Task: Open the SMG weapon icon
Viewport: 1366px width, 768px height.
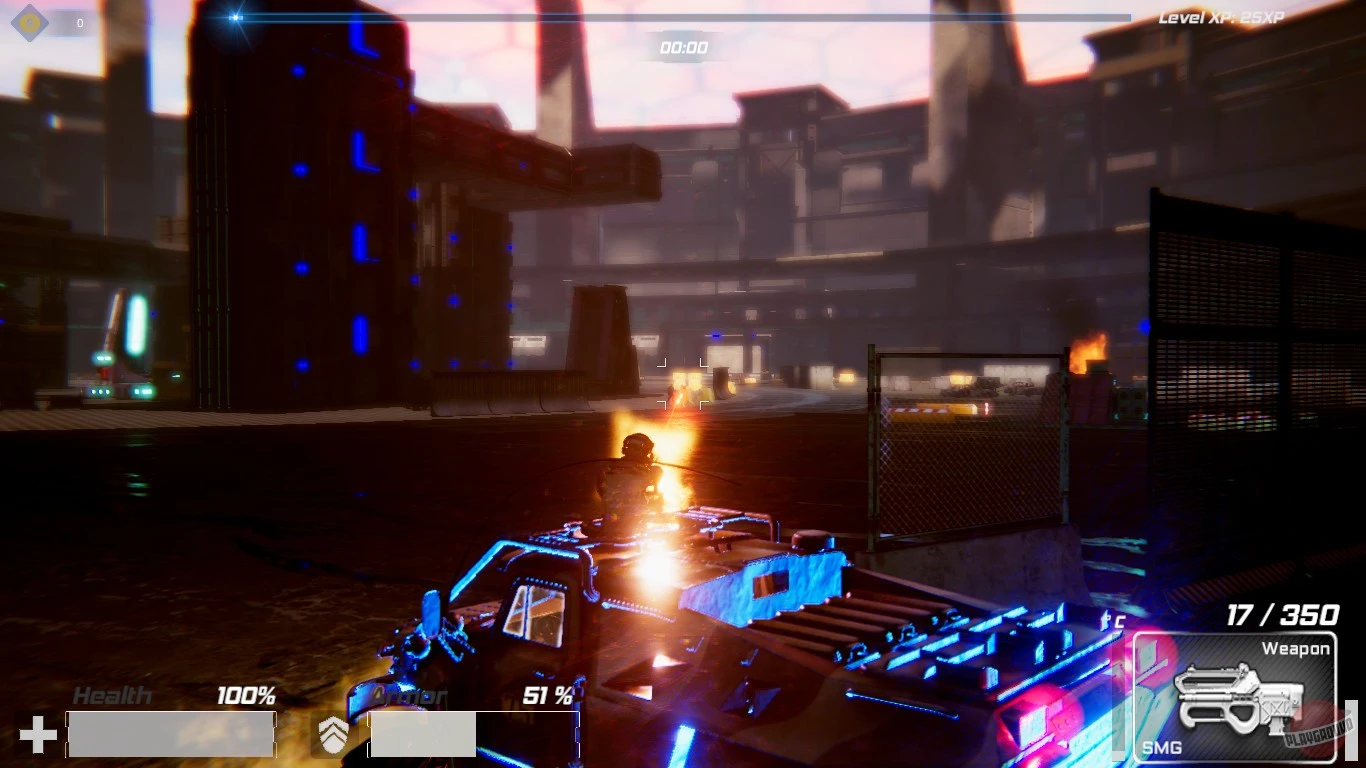Action: [1239, 695]
